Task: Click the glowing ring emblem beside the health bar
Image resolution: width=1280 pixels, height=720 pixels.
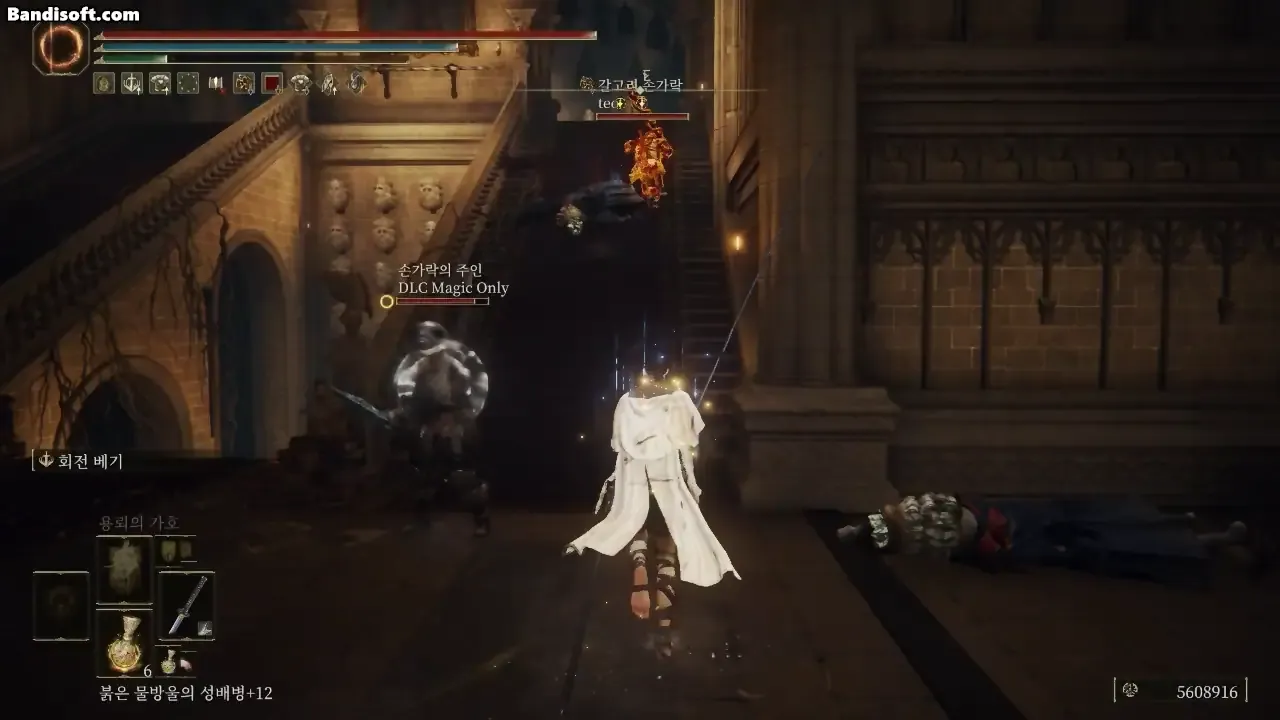Action: pos(59,46)
